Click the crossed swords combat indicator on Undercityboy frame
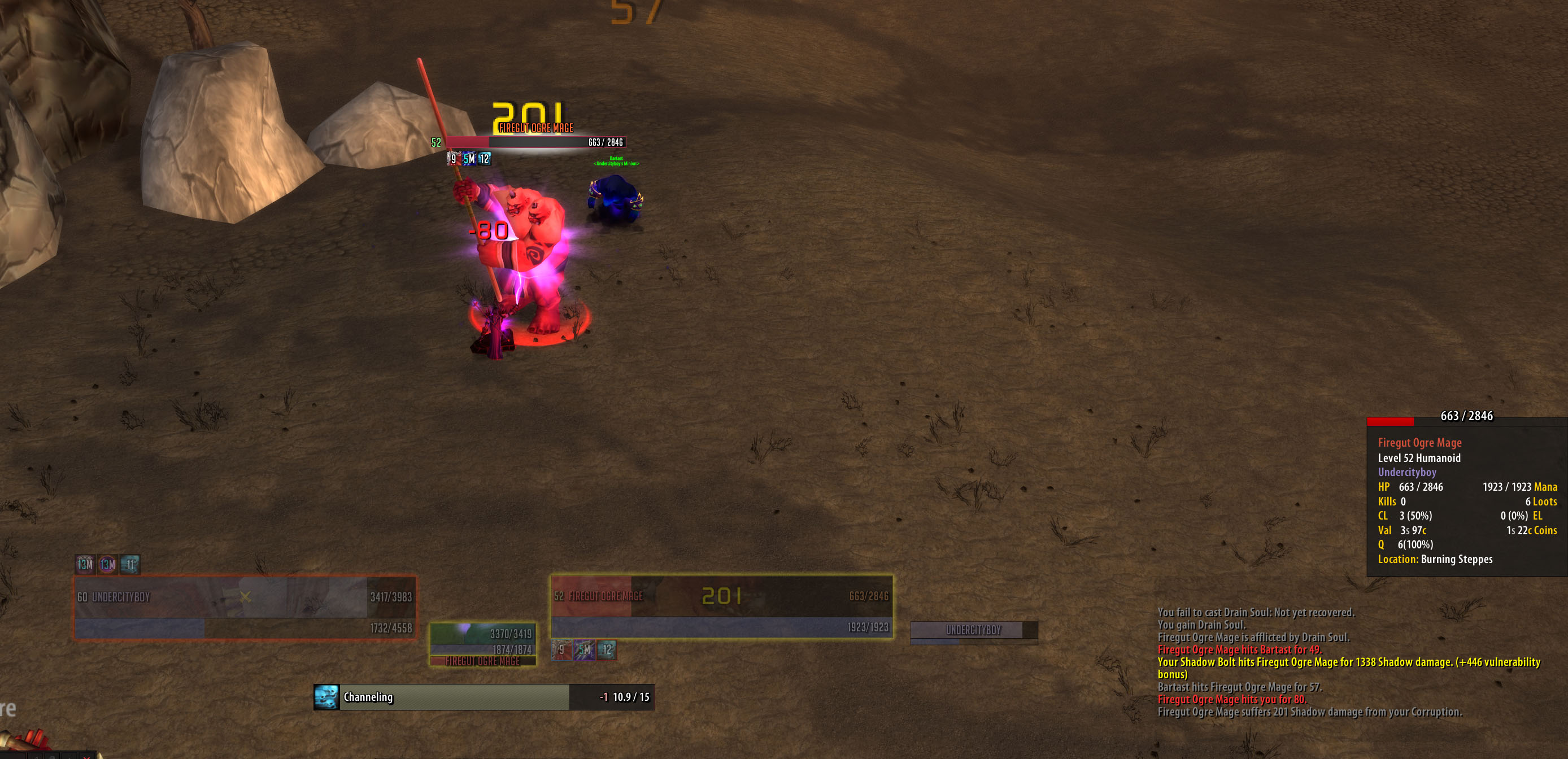 247,597
